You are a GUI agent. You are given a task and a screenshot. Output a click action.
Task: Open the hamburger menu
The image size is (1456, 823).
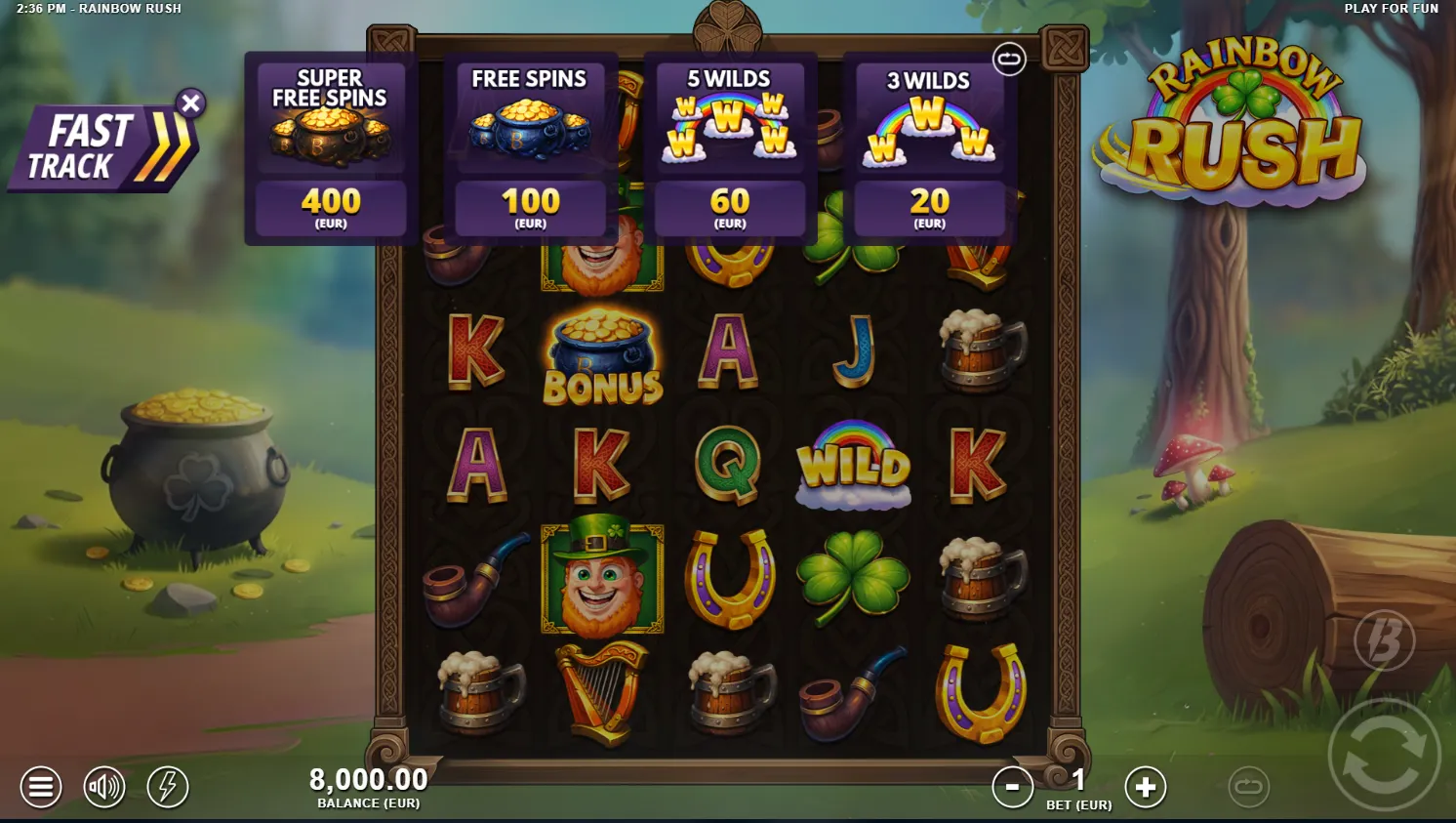(41, 787)
